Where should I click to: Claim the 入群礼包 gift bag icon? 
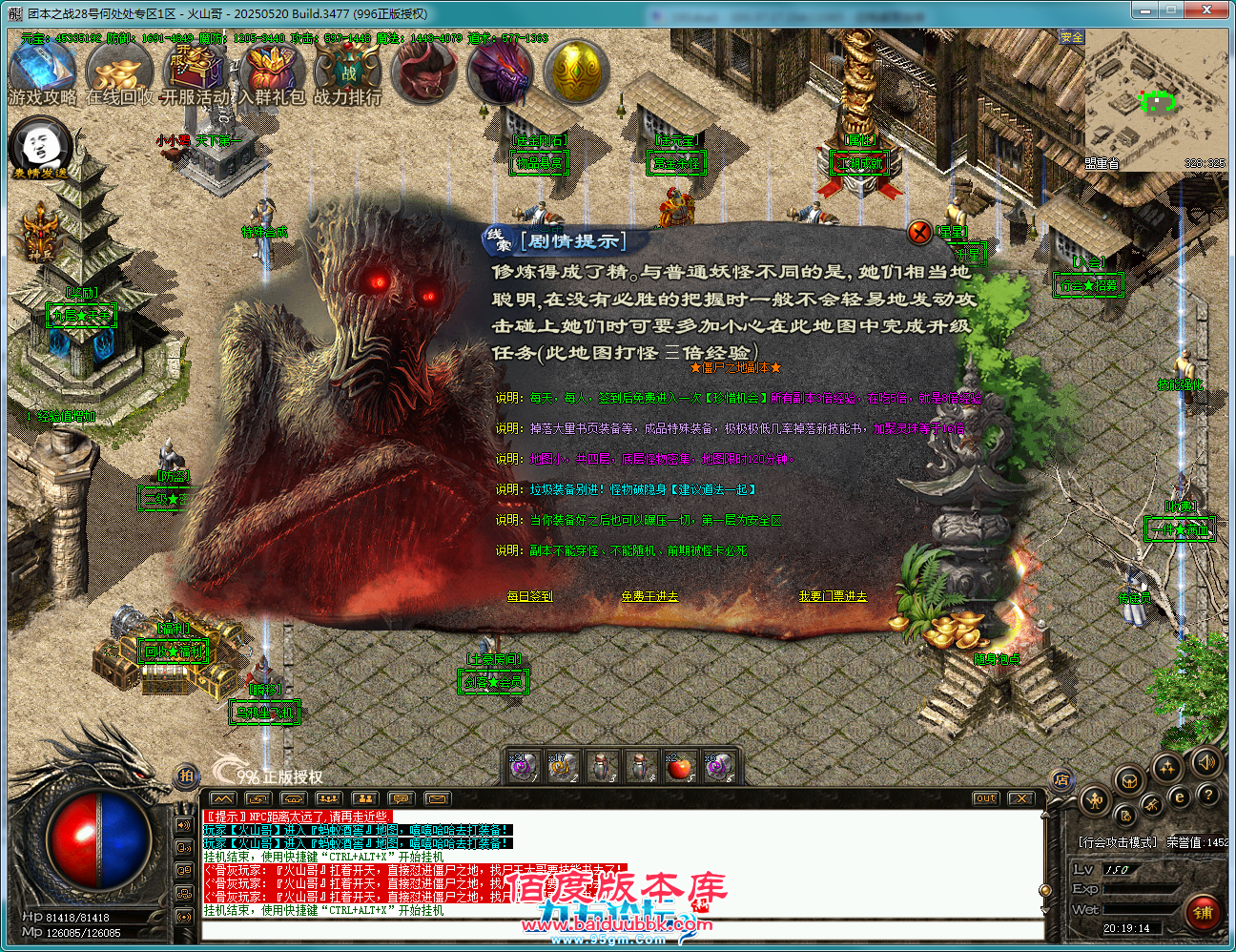(272, 72)
